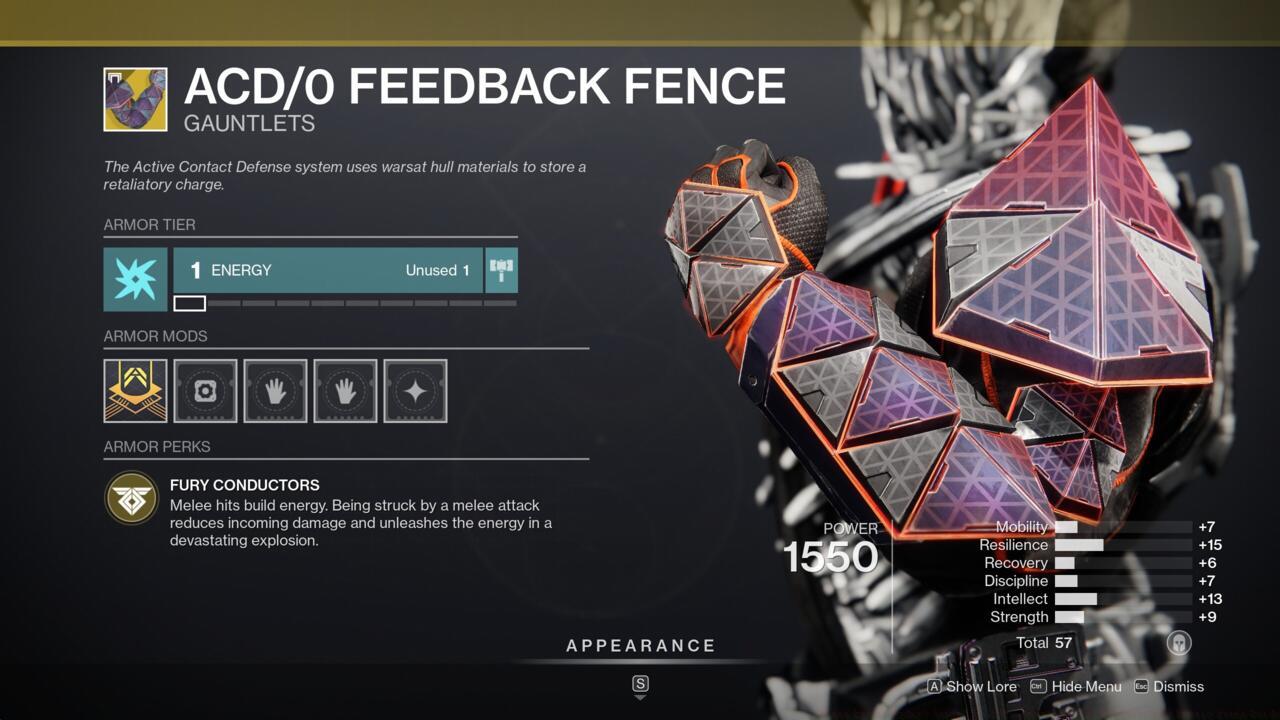Click the ACD/0 Feedback Fence armor thumbnail
This screenshot has width=1280, height=720.
(135, 99)
